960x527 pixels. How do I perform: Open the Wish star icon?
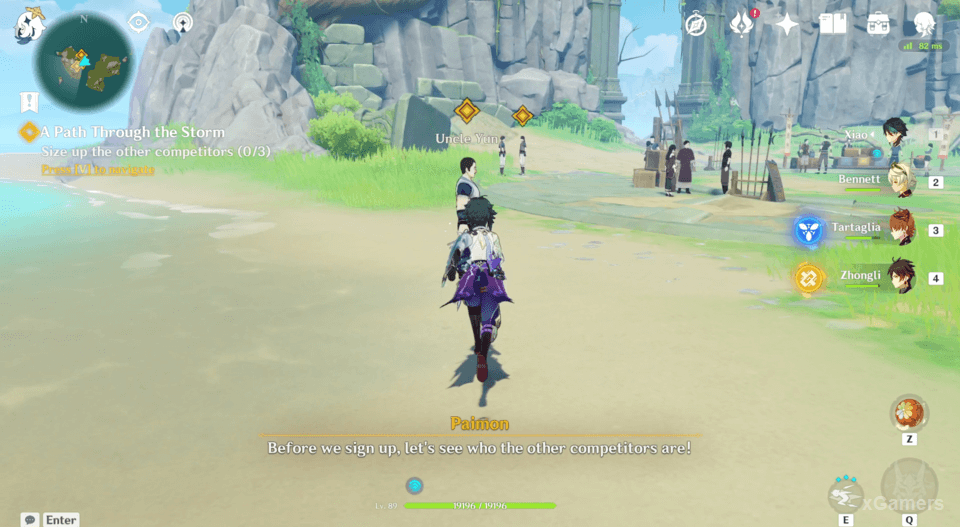click(x=787, y=24)
